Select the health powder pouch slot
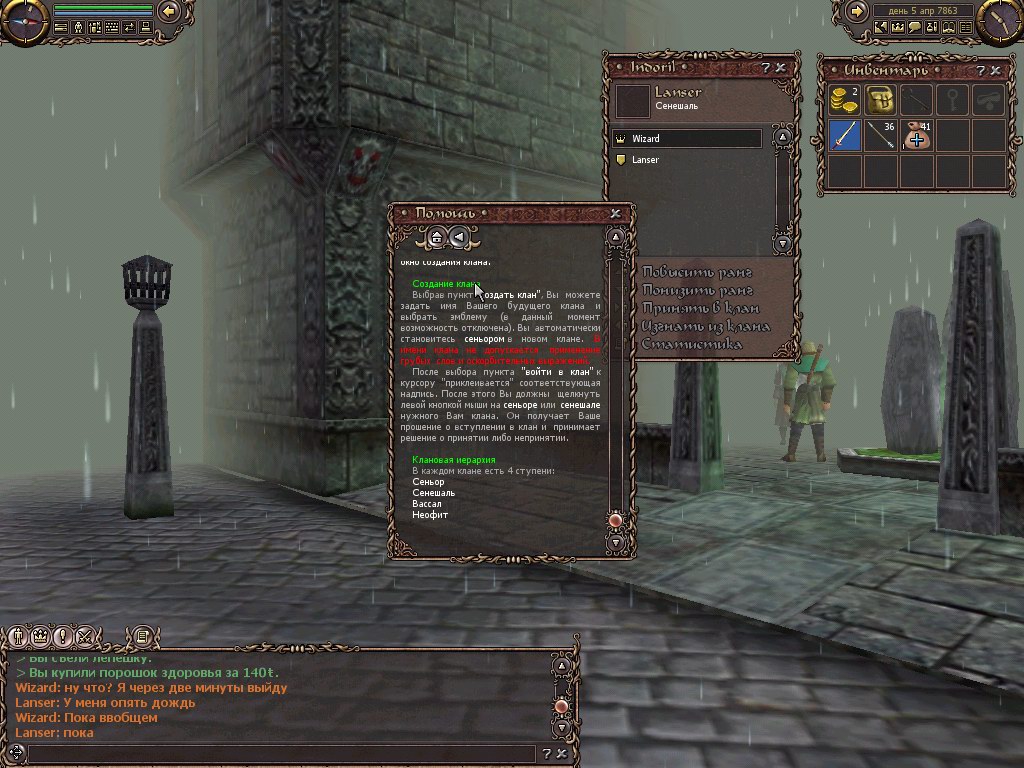 [x=916, y=135]
